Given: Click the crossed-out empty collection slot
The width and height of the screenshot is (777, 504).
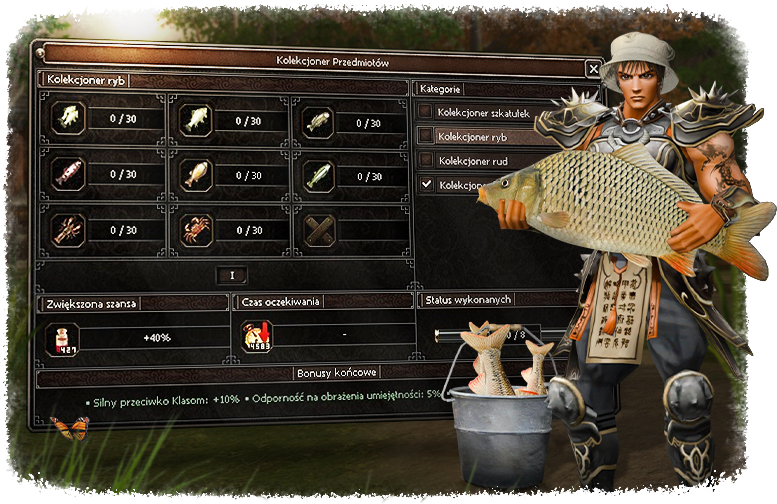Looking at the screenshot, I should 319,230.
